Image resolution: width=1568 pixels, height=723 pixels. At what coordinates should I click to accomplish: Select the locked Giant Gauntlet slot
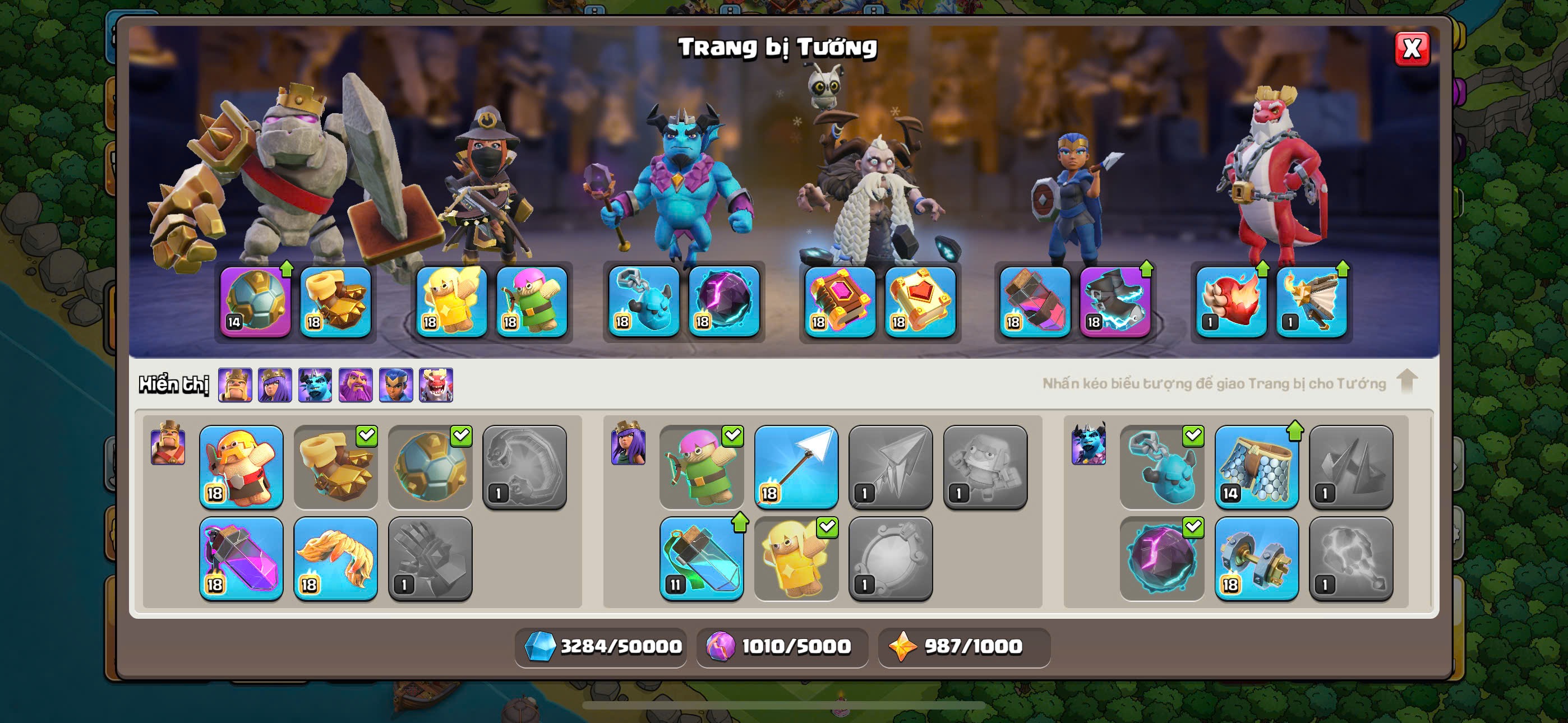point(430,558)
